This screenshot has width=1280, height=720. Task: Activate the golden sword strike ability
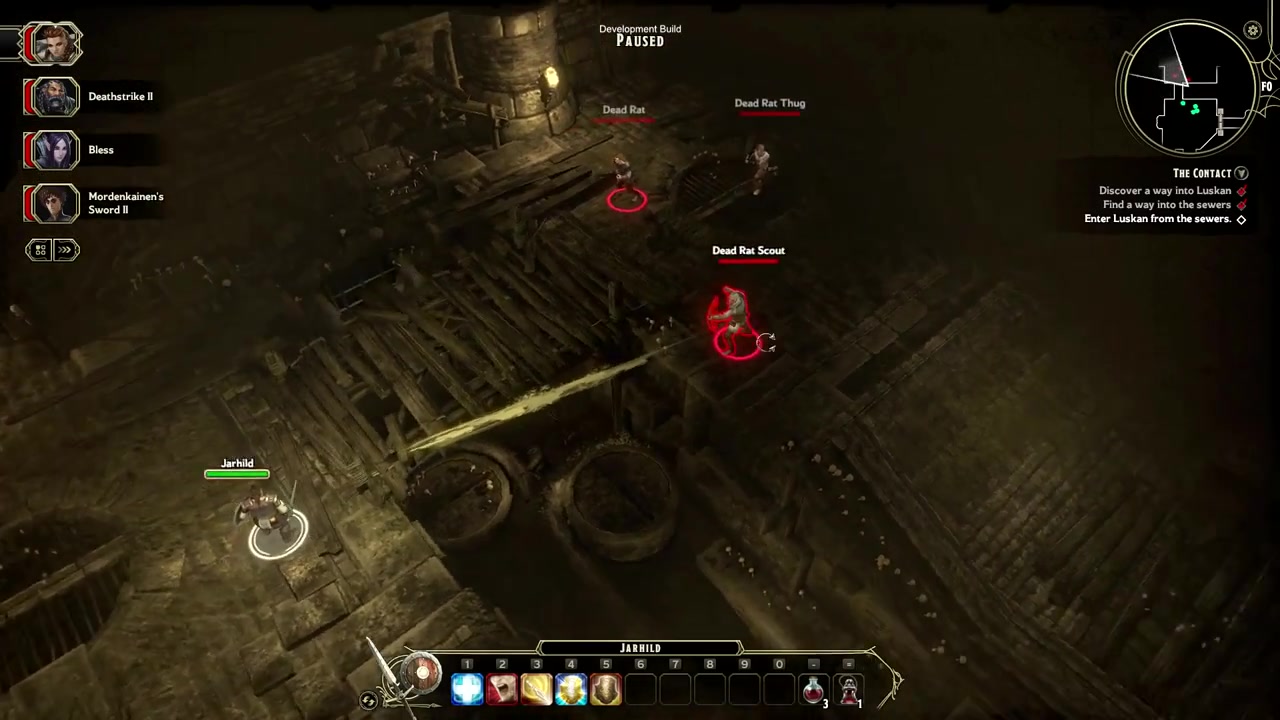point(536,689)
